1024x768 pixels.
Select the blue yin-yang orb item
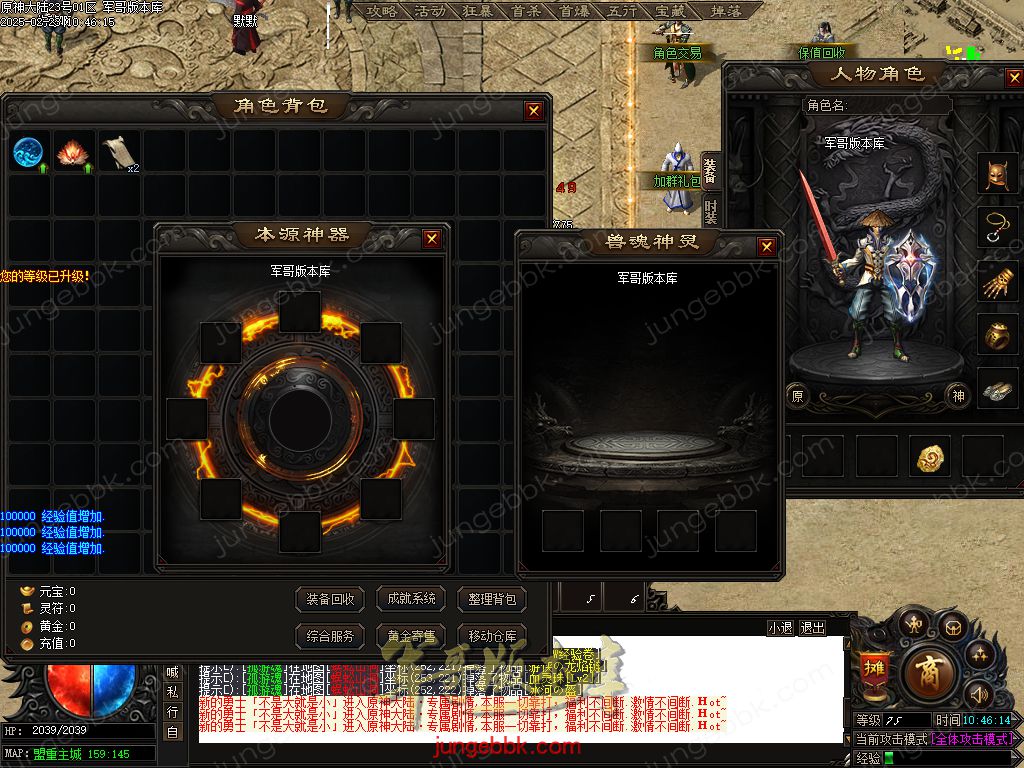click(28, 153)
